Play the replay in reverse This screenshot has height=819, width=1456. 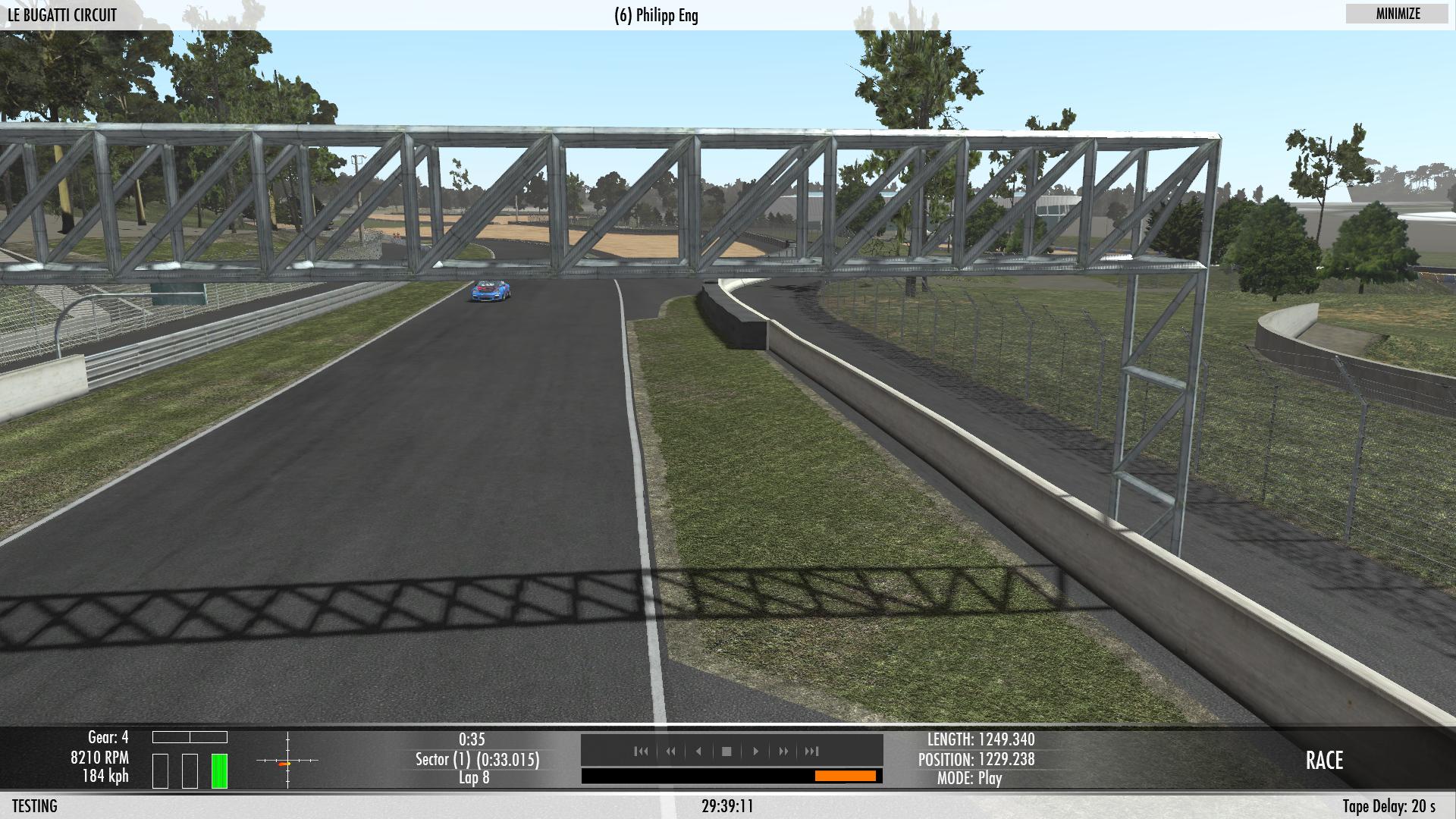[x=698, y=752]
